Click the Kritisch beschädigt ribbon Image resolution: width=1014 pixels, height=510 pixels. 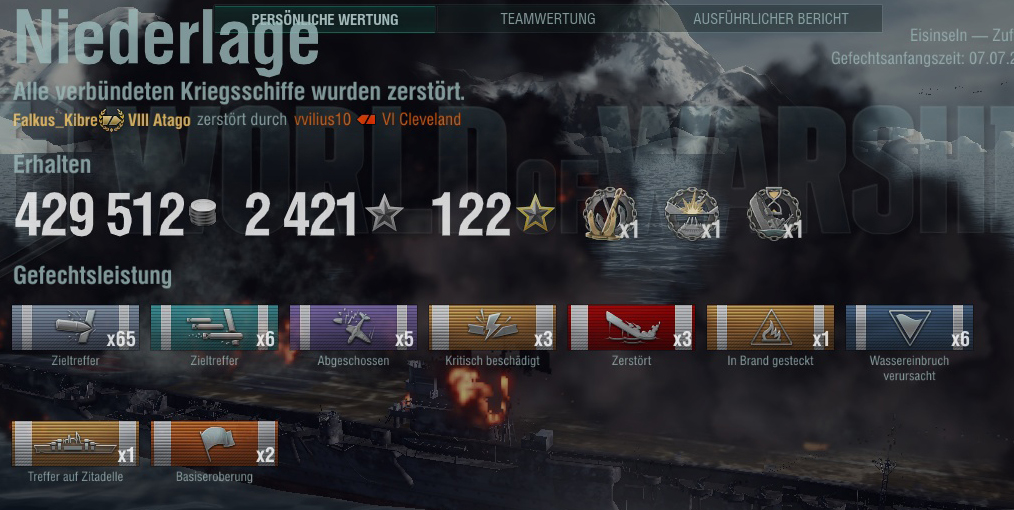(492, 328)
